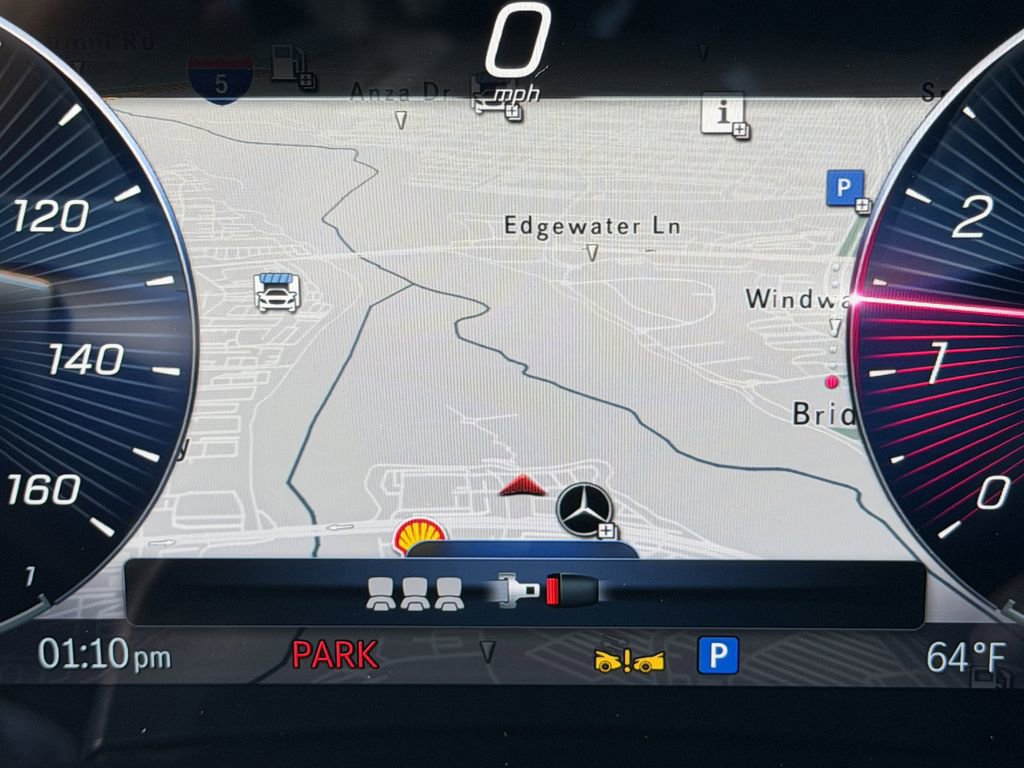Select the white car marker with blue roof
1024x768 pixels.
[277, 292]
